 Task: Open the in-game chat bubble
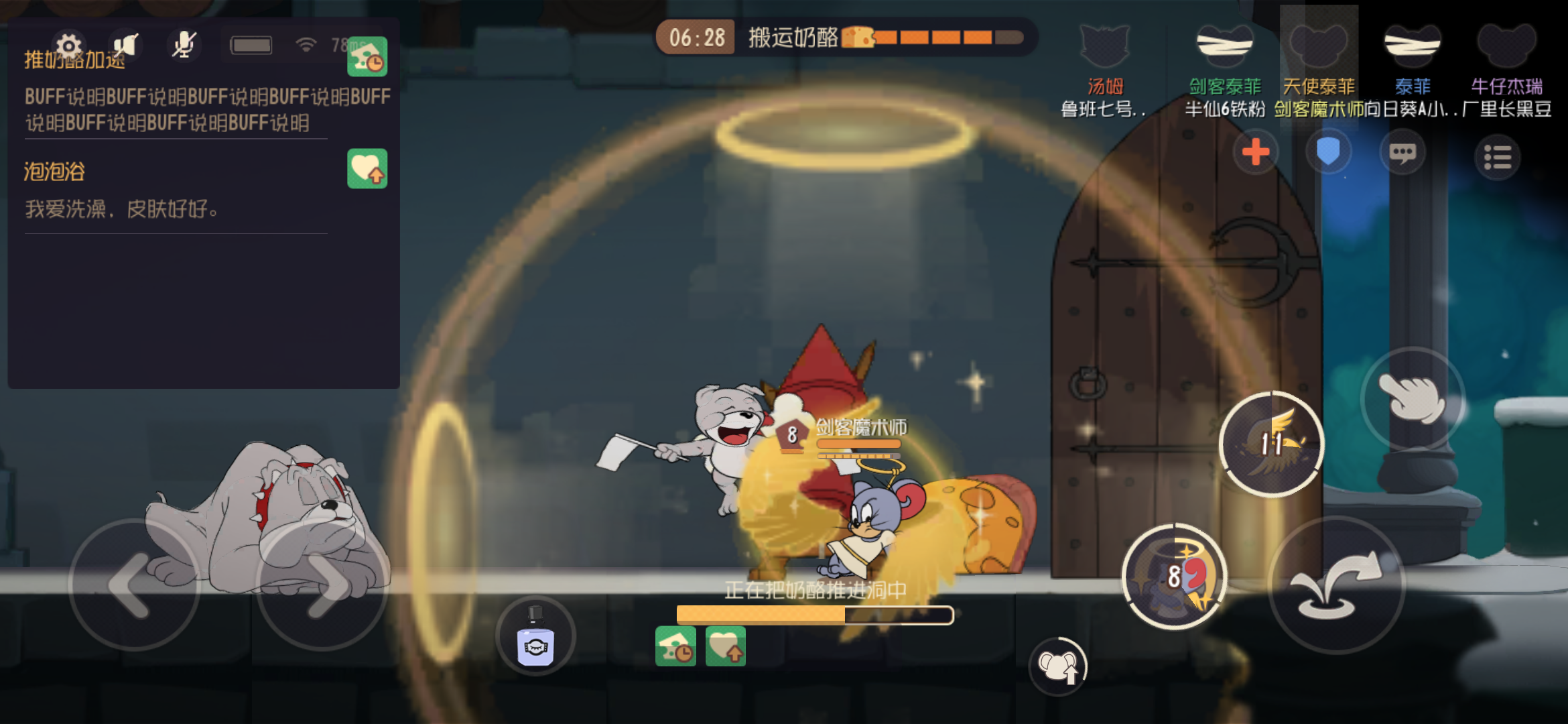1402,152
